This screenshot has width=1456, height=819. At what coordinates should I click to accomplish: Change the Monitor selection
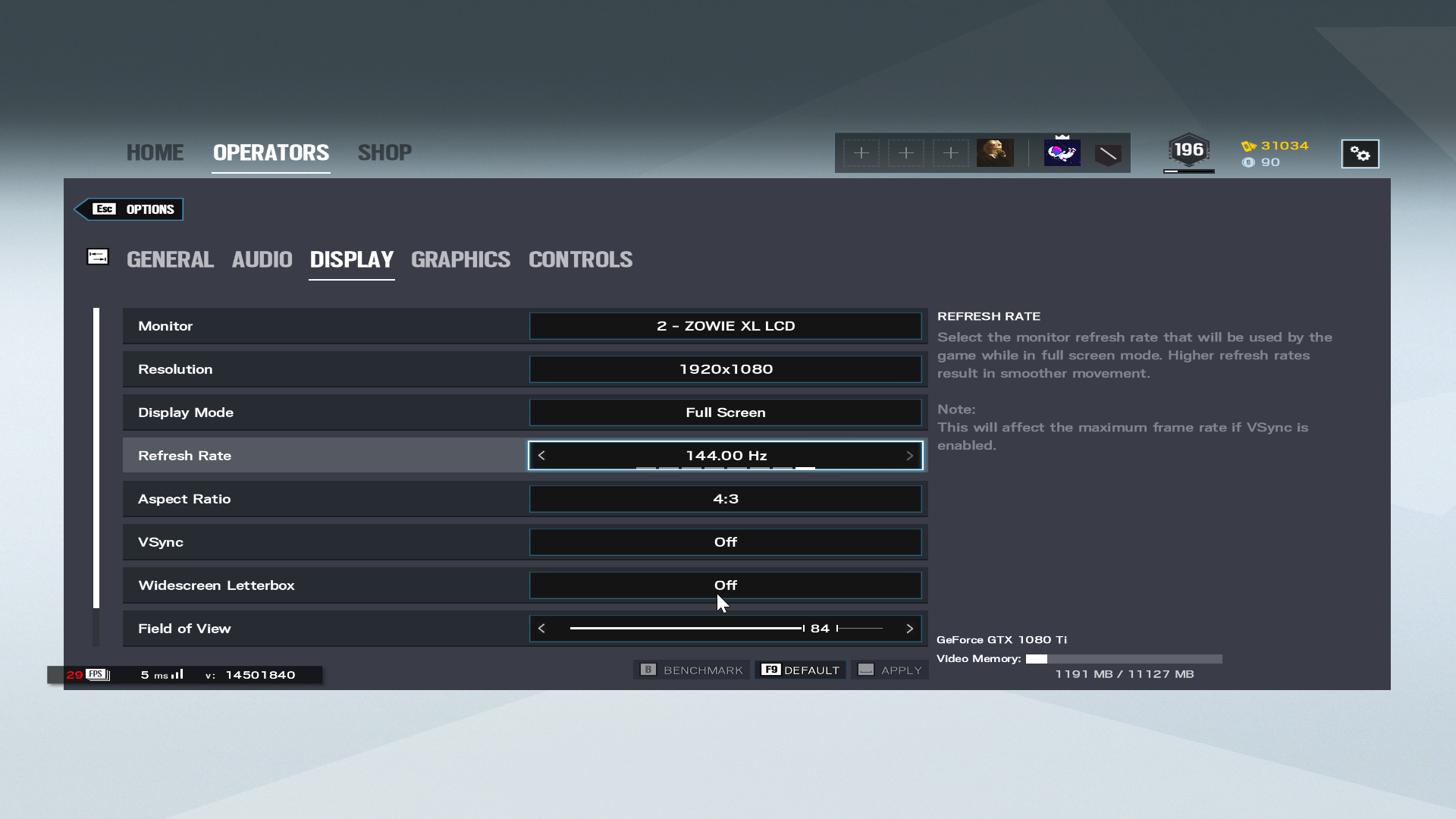click(x=725, y=326)
